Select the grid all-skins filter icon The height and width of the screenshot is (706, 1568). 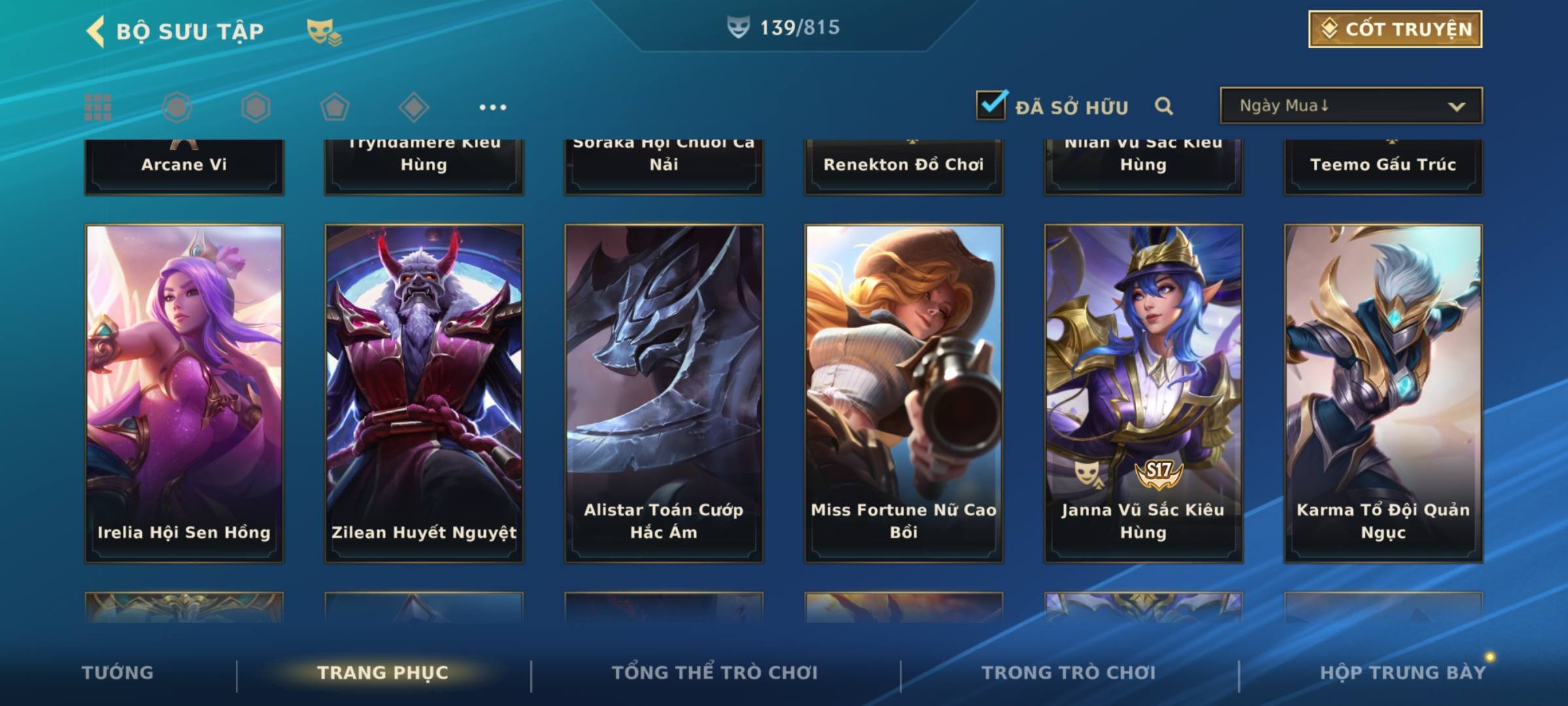pos(98,107)
